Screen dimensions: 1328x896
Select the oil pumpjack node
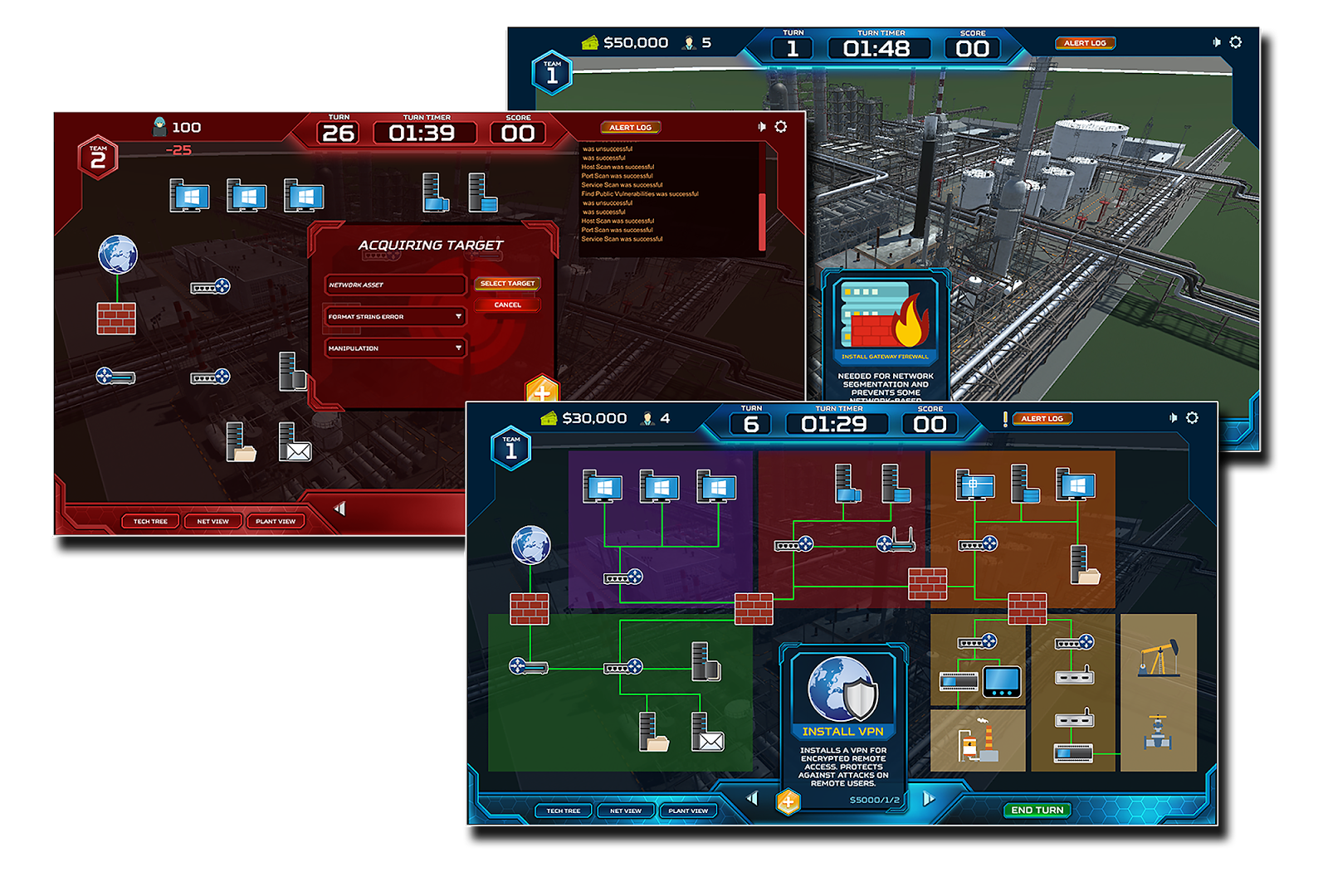[1159, 659]
